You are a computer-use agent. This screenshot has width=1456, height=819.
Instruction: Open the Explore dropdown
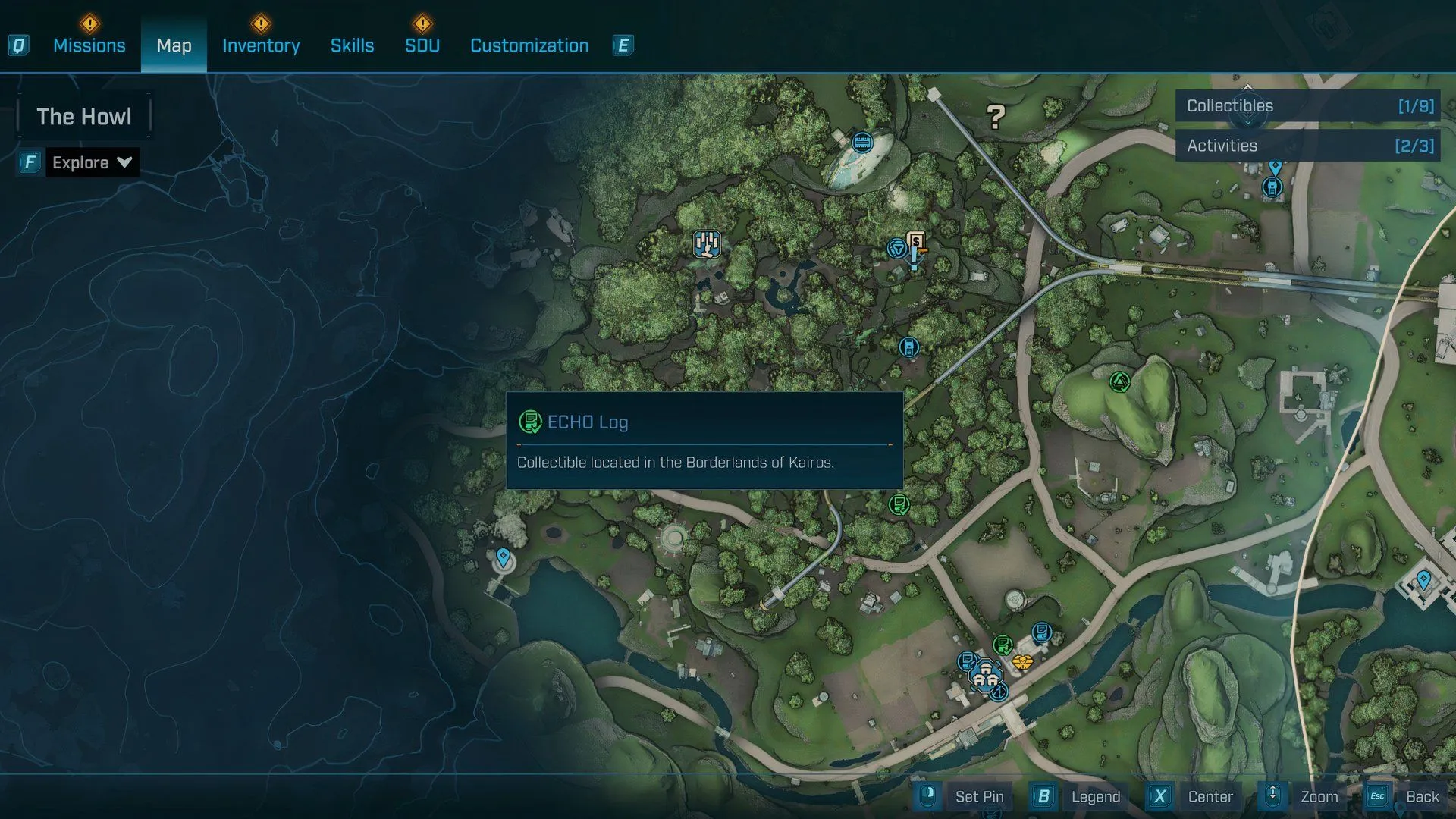point(92,162)
